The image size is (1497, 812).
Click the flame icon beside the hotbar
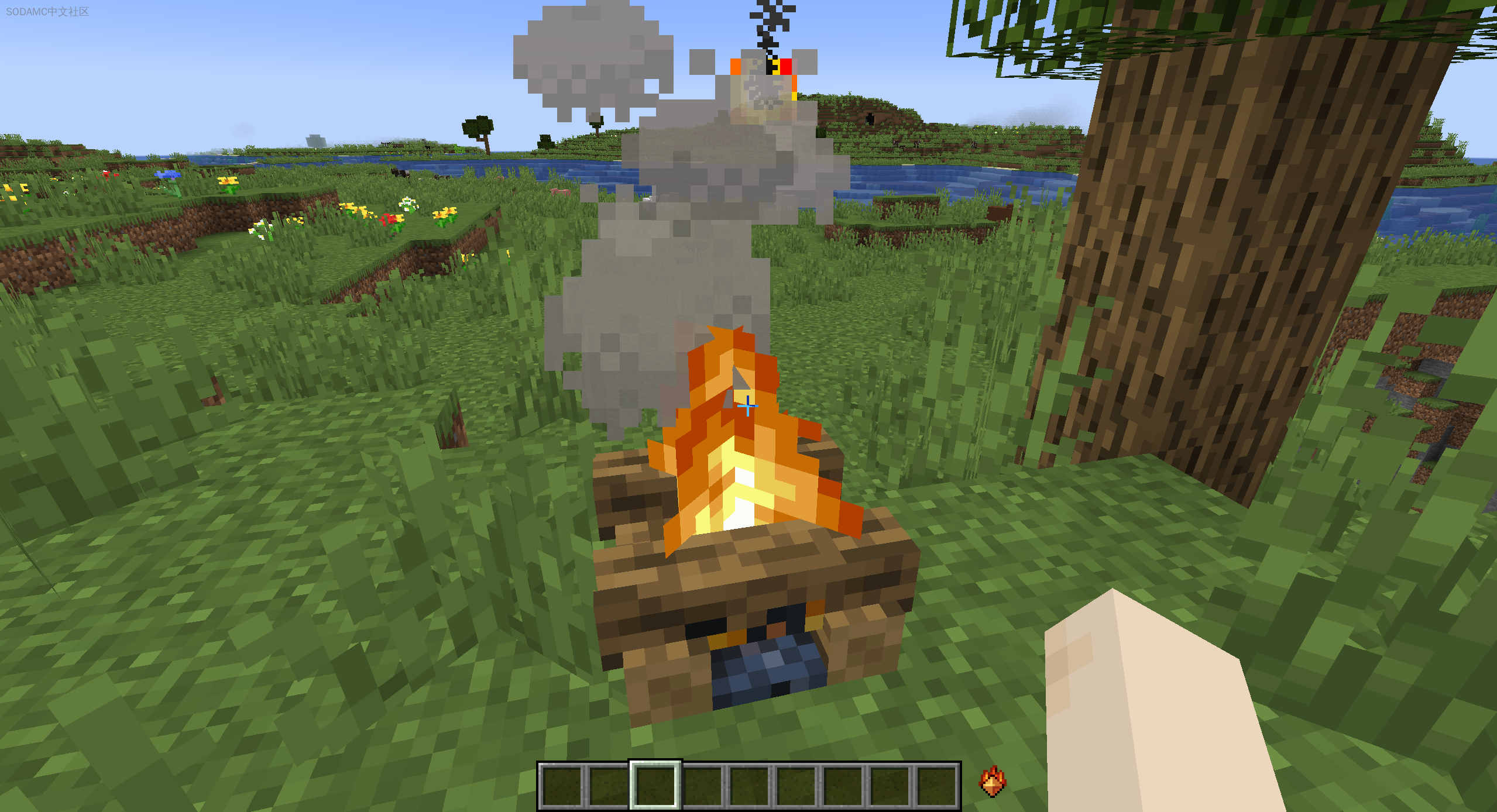click(x=992, y=782)
